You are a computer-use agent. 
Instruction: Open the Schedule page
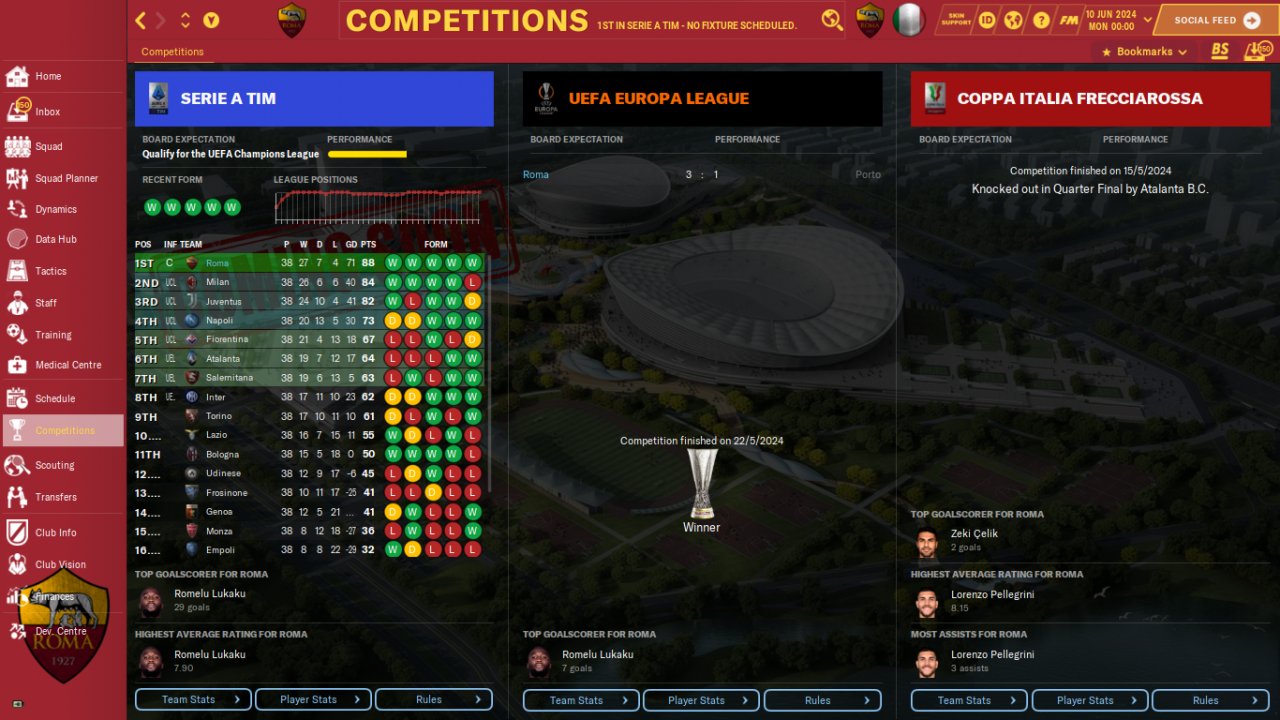click(54, 398)
